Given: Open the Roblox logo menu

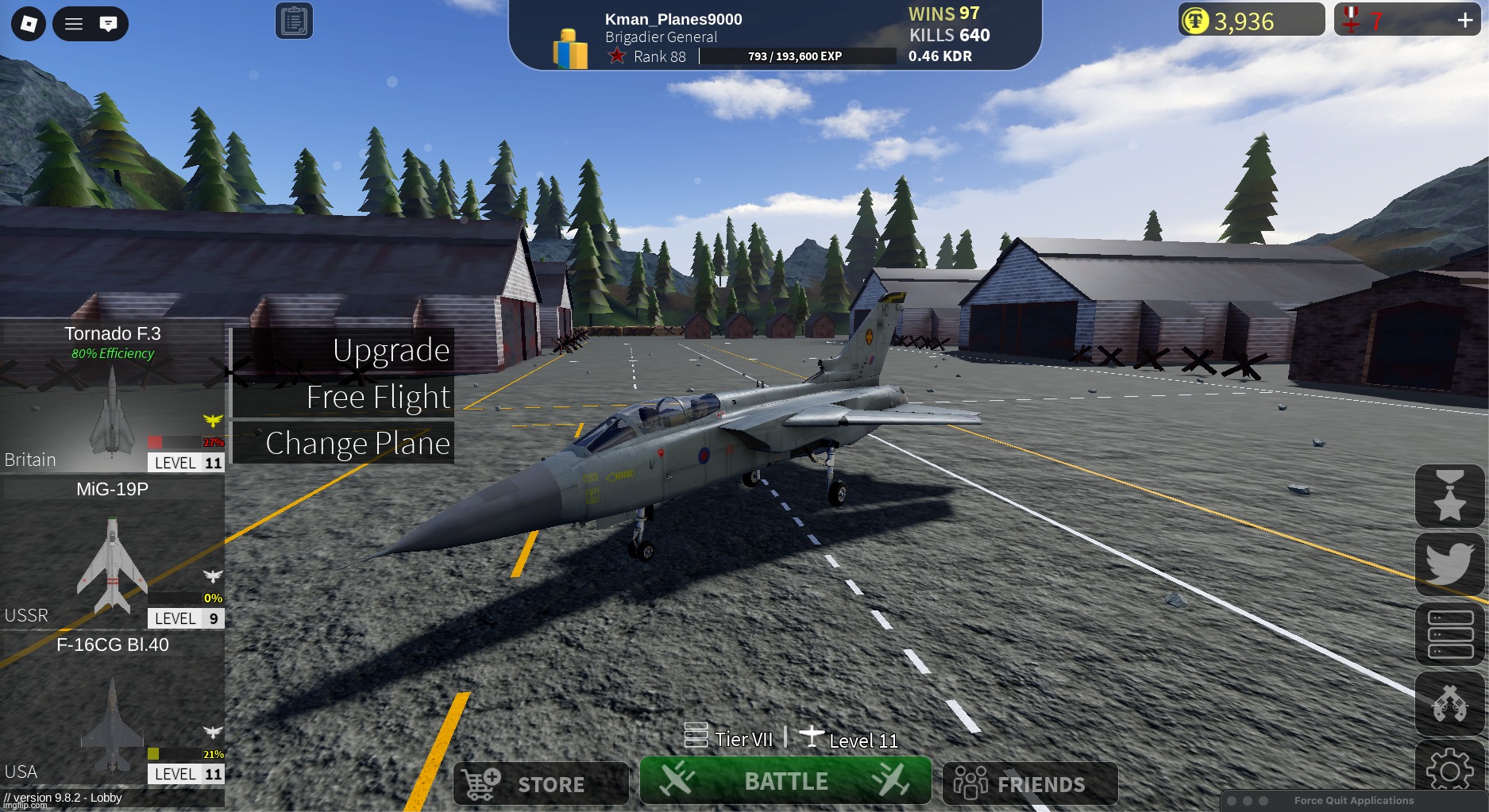Looking at the screenshot, I should pyautogui.click(x=29, y=24).
